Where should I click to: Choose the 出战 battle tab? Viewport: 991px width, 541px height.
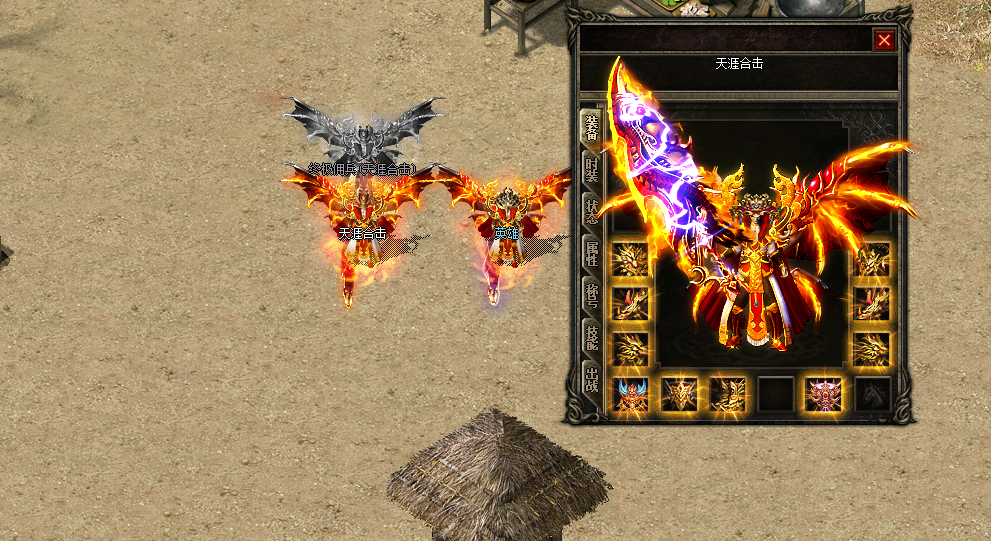[x=592, y=380]
